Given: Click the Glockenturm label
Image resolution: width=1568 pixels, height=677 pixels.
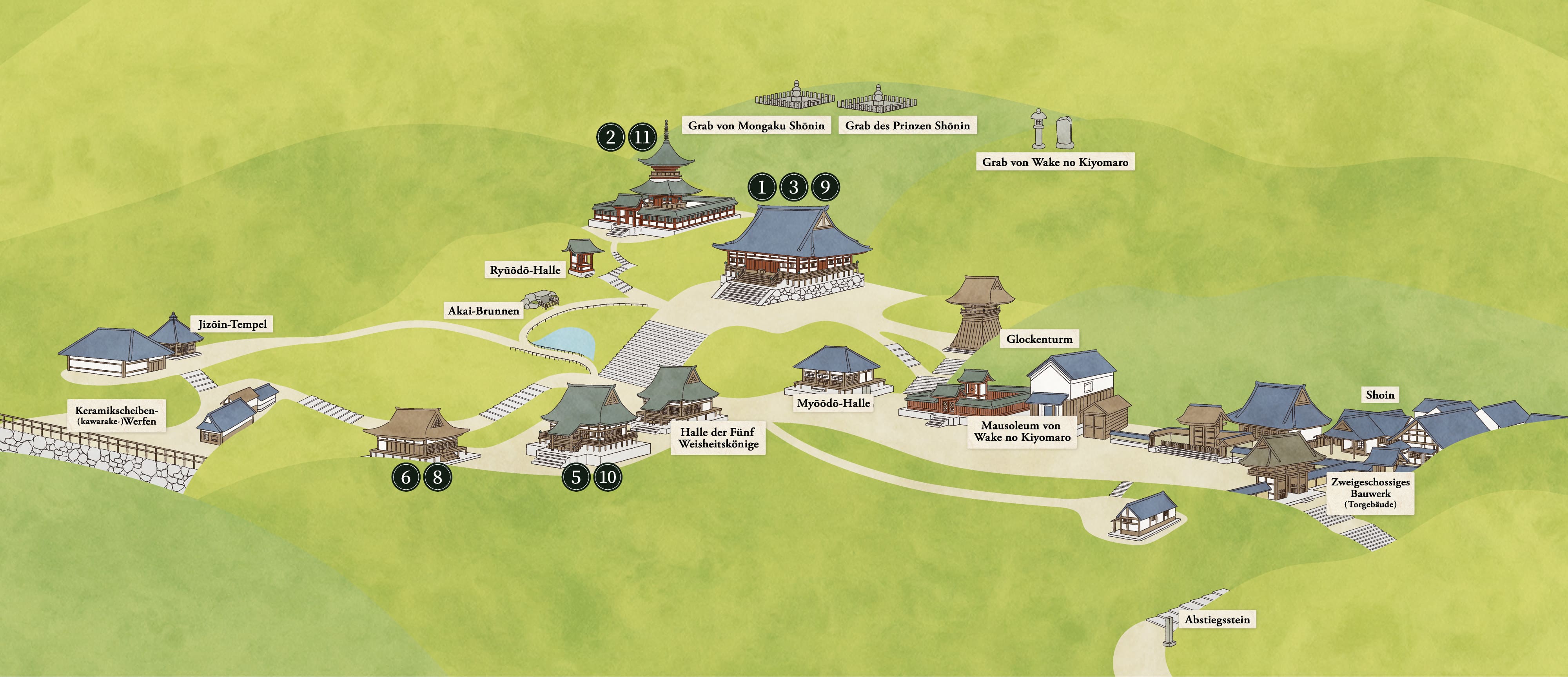Looking at the screenshot, I should 1039,339.
